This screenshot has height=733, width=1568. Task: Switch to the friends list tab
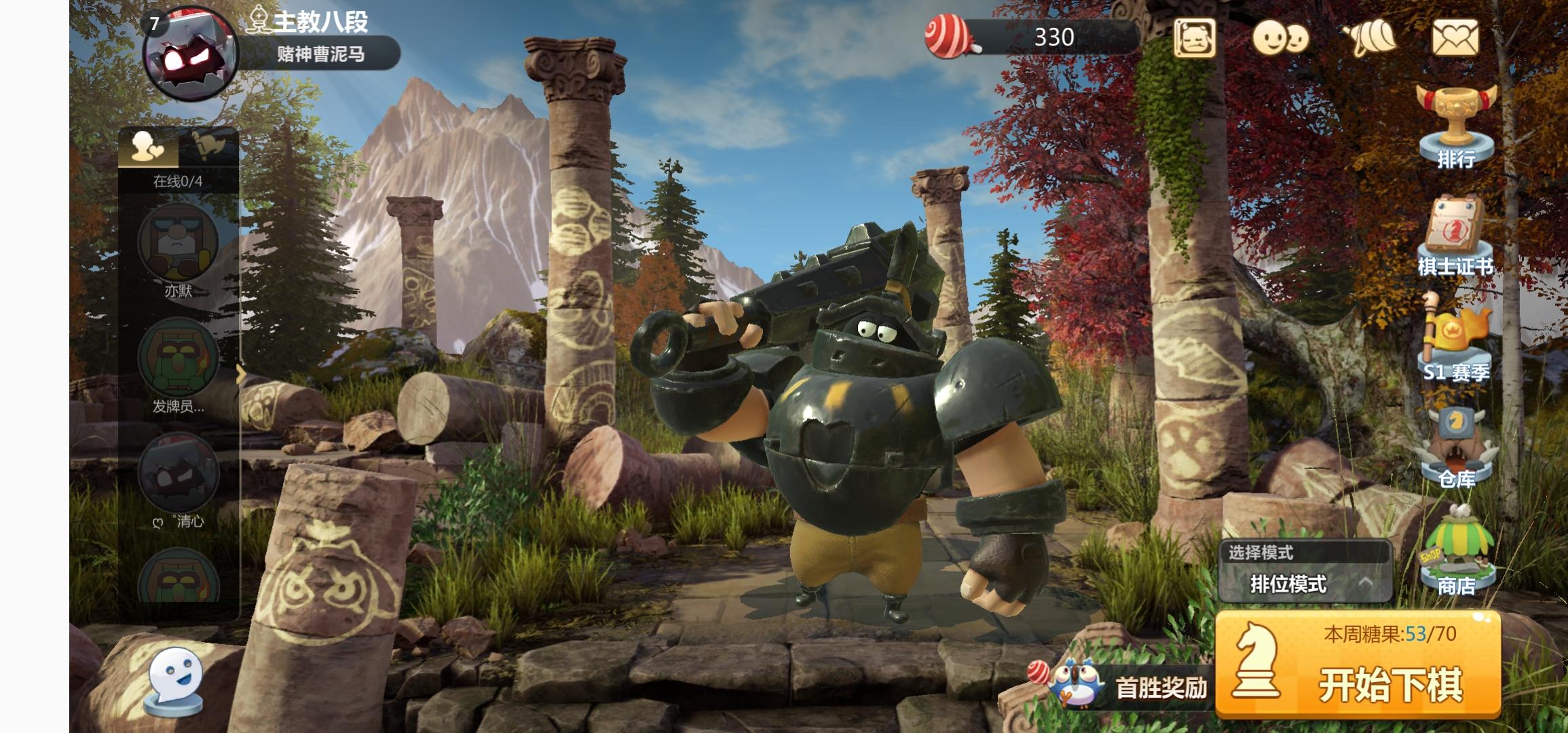(x=148, y=147)
